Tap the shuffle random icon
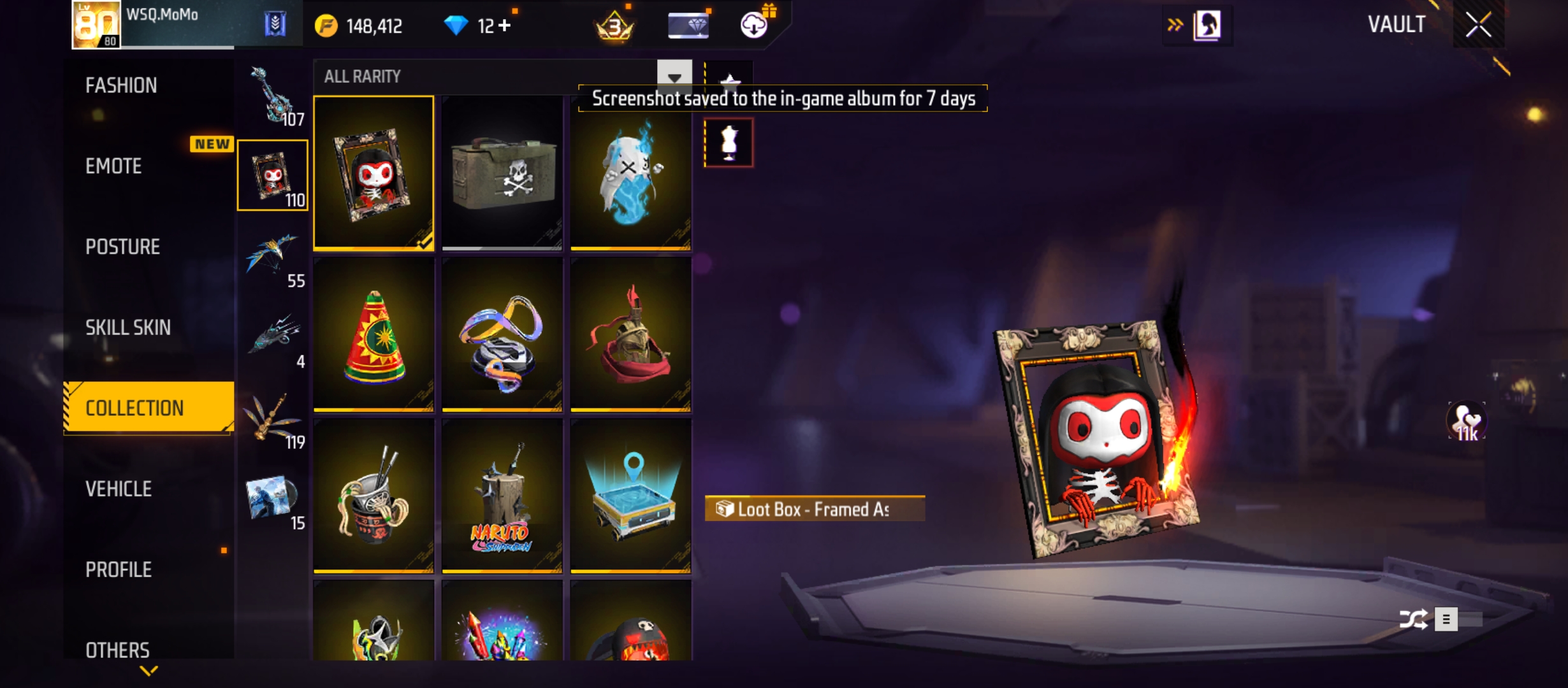 (1412, 619)
